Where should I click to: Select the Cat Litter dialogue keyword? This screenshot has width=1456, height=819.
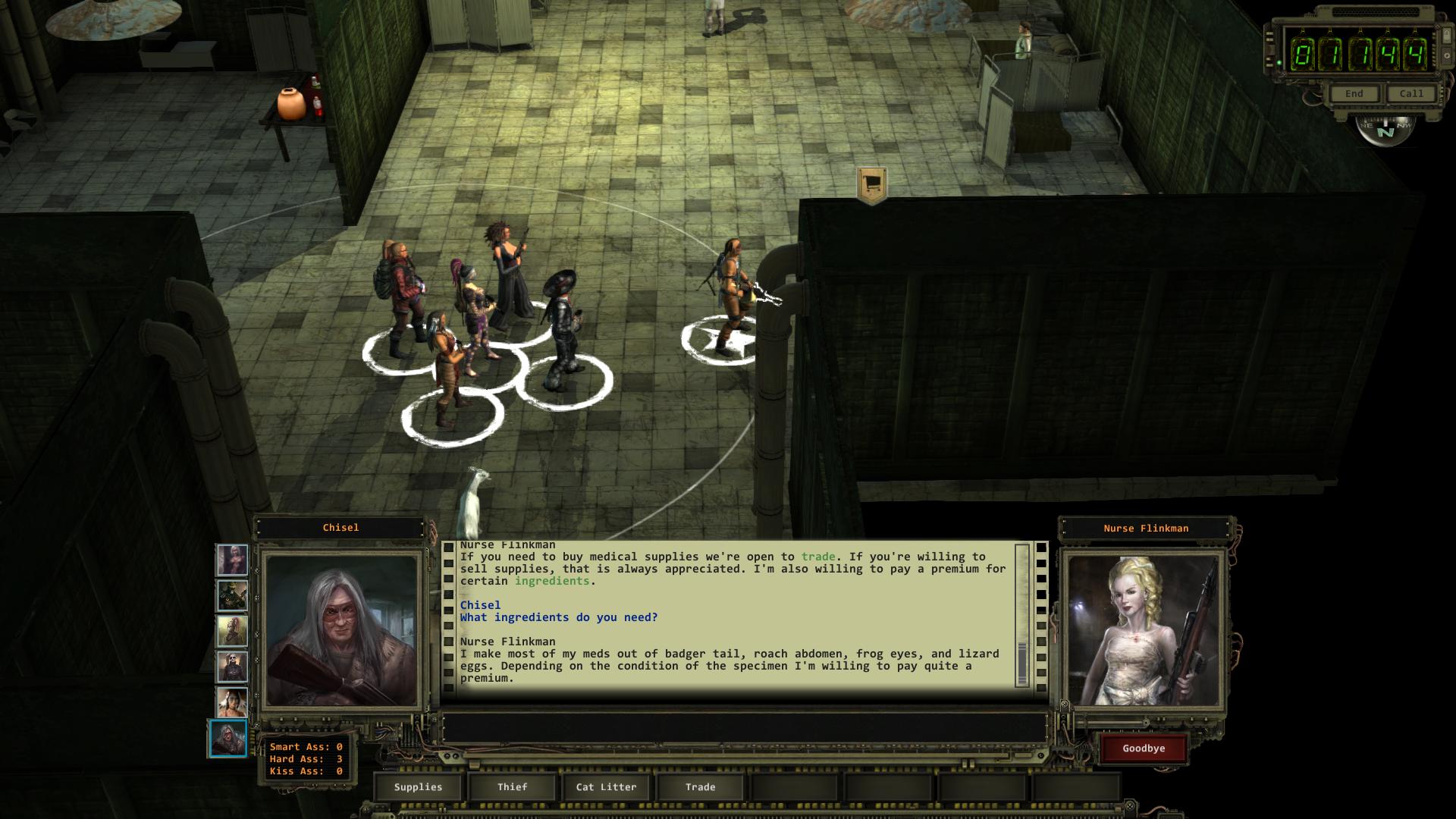(x=606, y=787)
